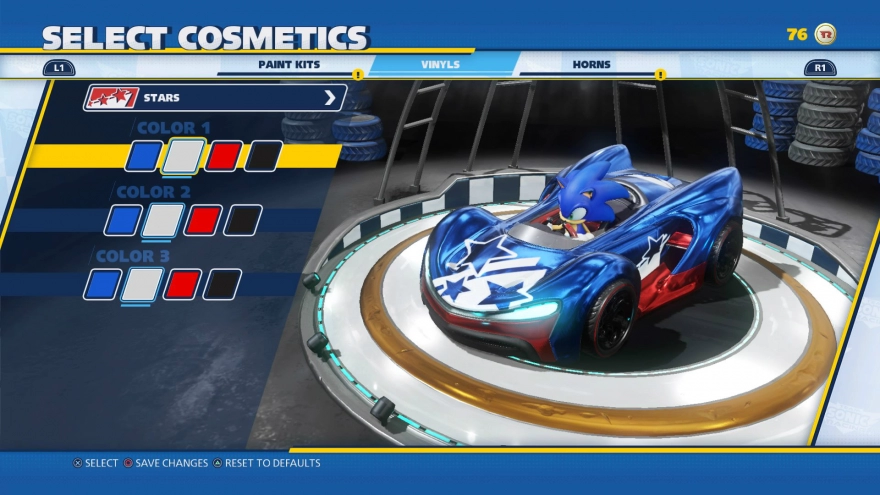Switch to the Paint Kits tab

coord(289,65)
